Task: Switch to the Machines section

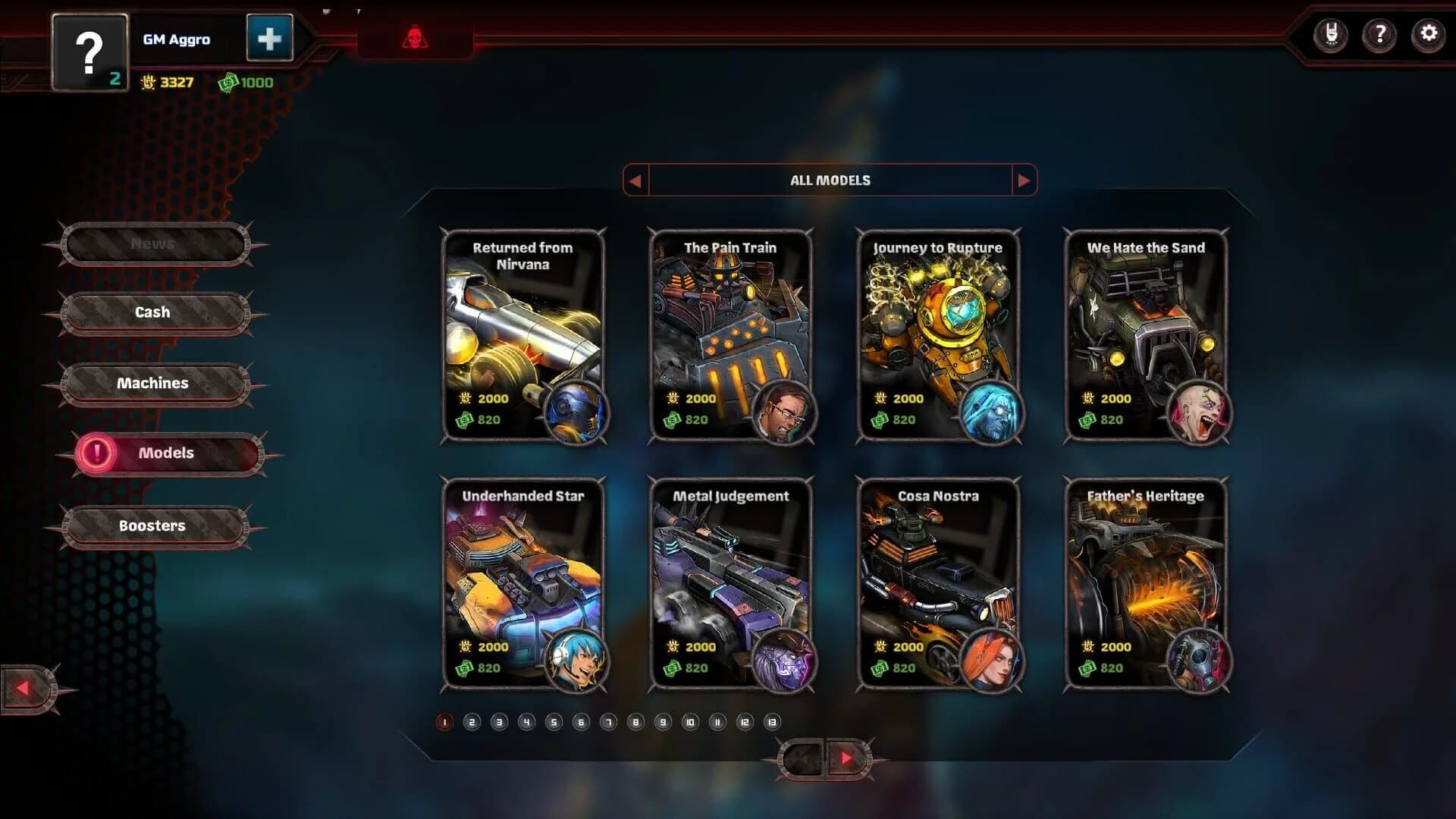Action: [154, 383]
